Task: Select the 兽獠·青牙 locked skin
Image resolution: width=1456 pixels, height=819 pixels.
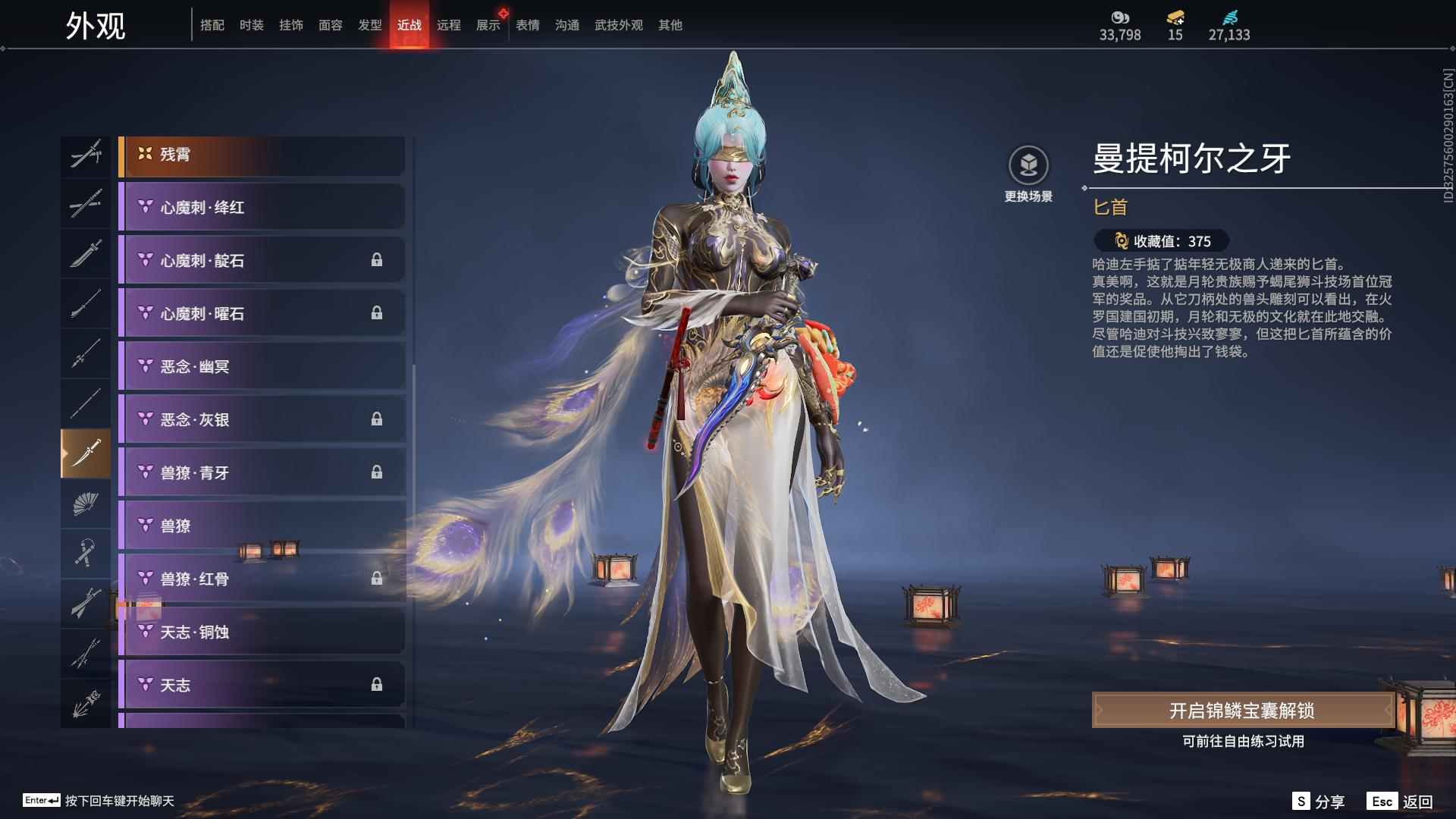Action: (x=262, y=472)
